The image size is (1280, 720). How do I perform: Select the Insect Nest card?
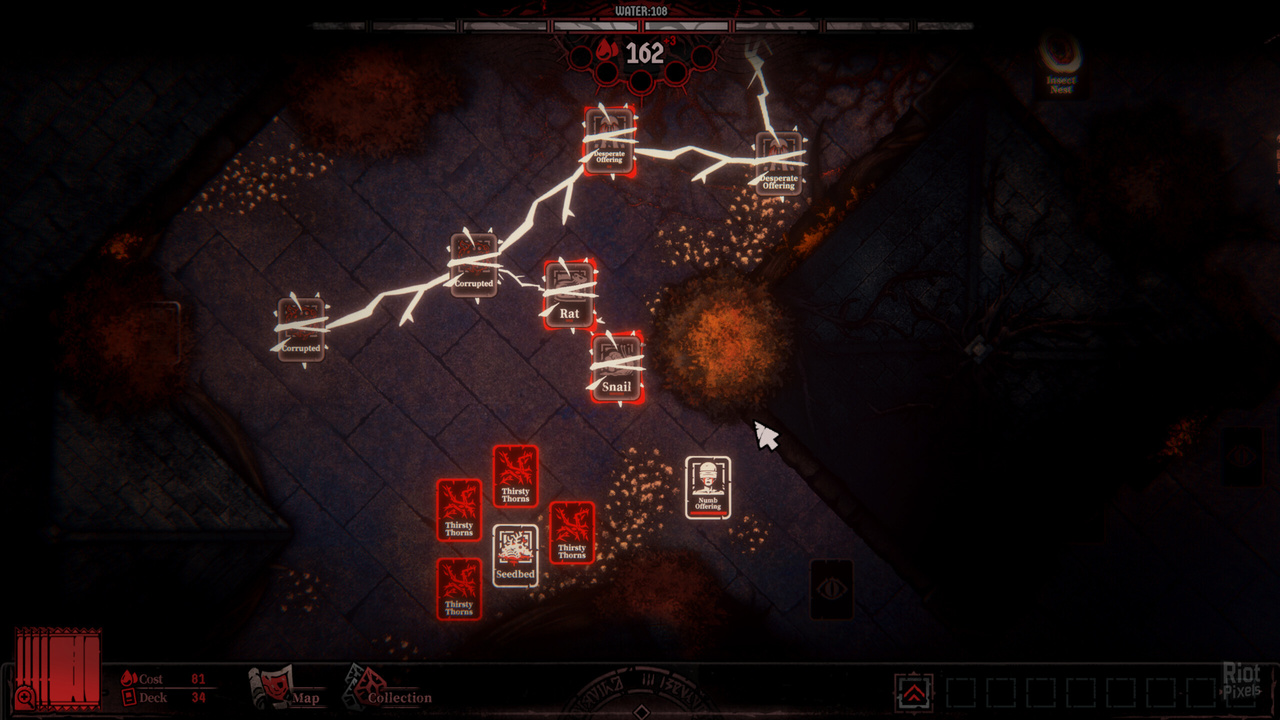coord(1062,65)
